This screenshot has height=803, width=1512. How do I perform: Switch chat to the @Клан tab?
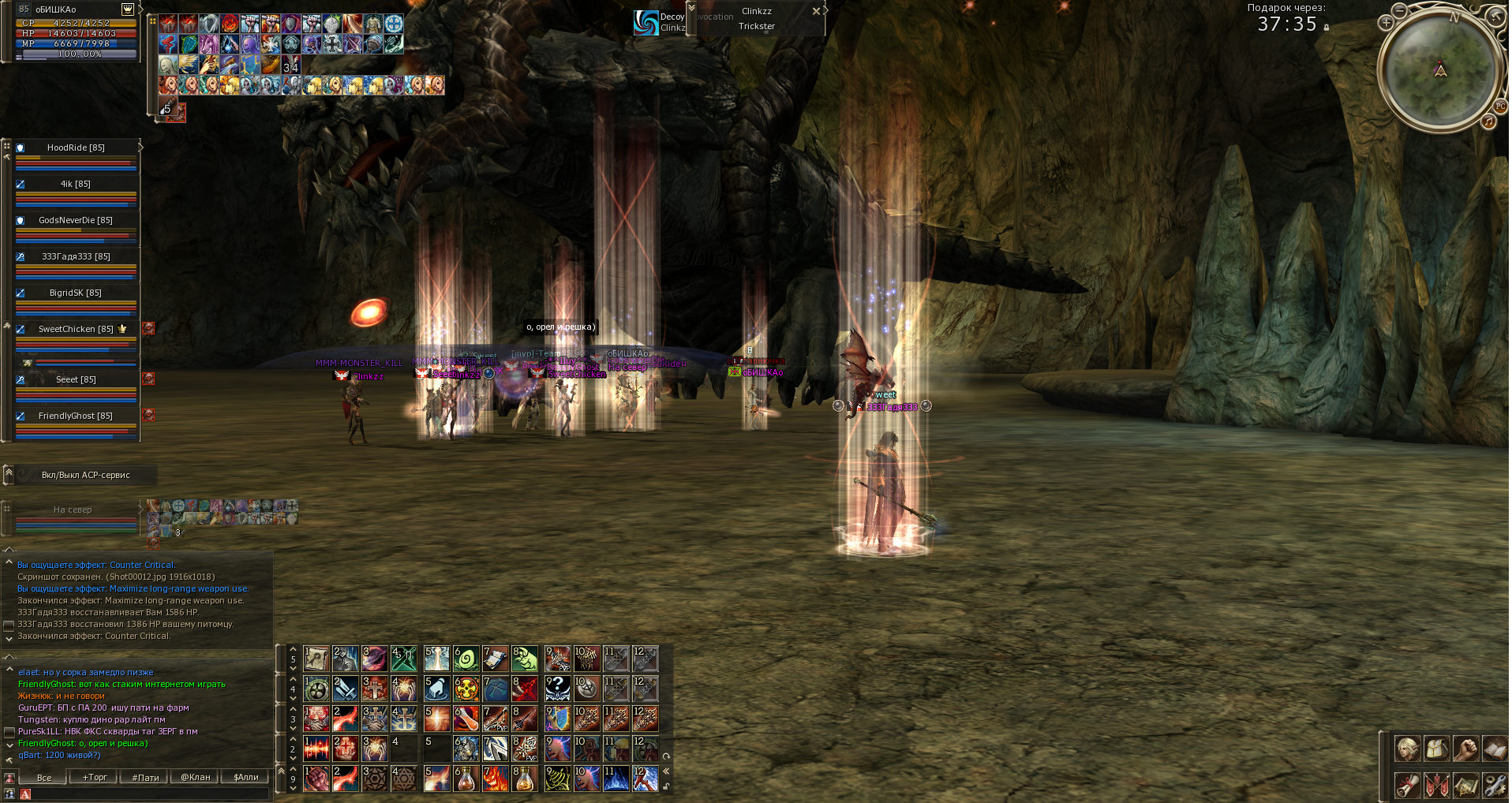(x=196, y=777)
